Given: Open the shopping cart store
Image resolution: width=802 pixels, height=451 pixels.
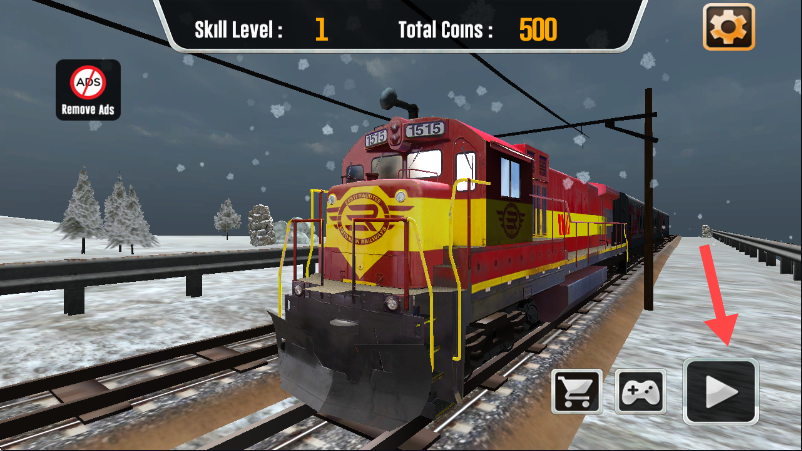Looking at the screenshot, I should tap(577, 391).
